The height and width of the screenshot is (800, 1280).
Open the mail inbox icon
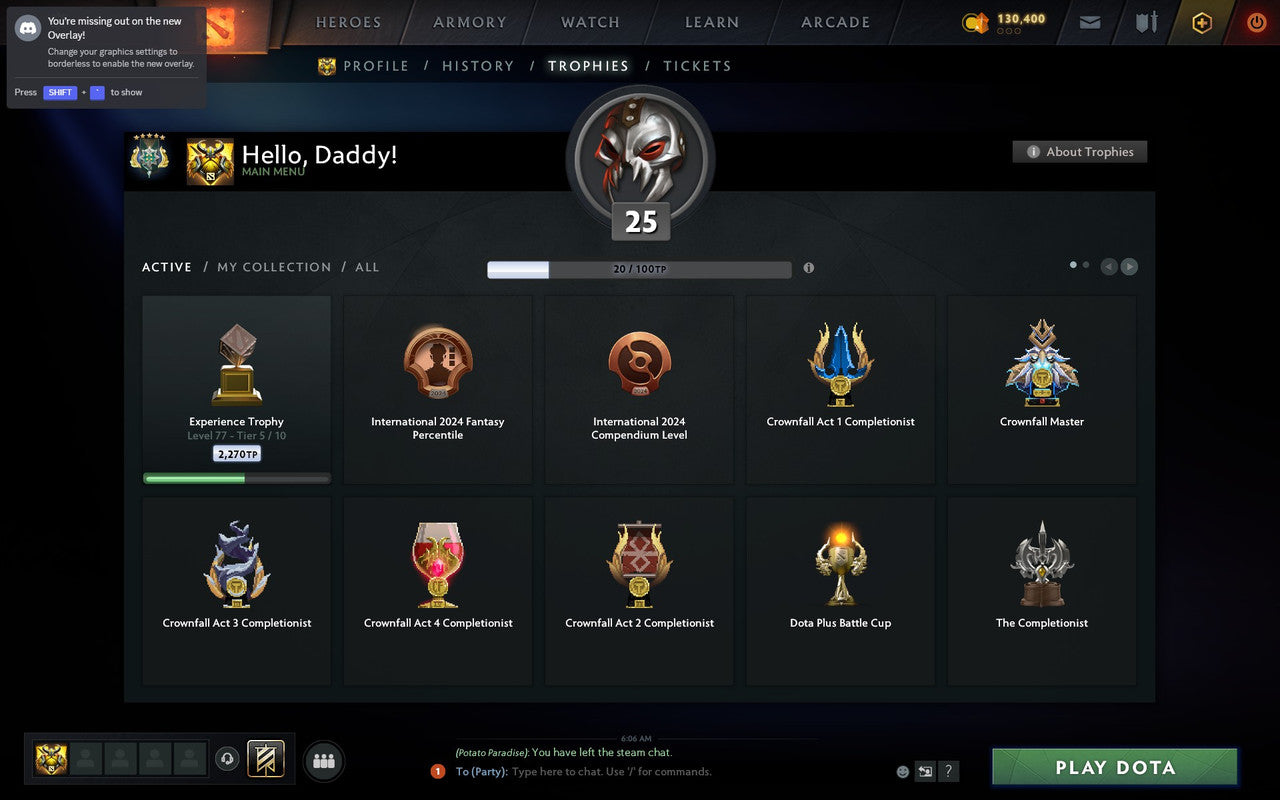tap(1089, 22)
